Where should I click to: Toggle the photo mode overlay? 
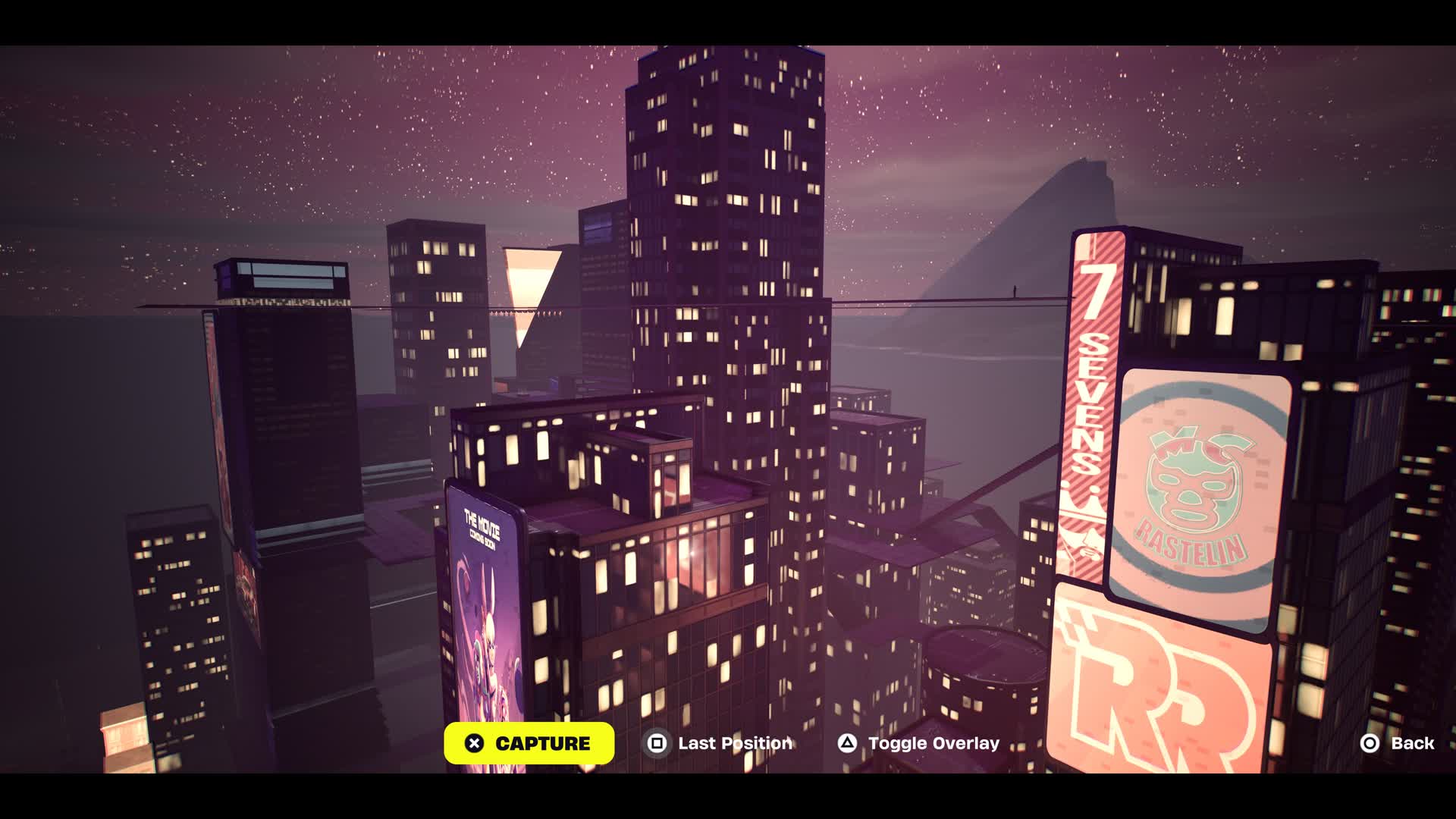(x=918, y=743)
